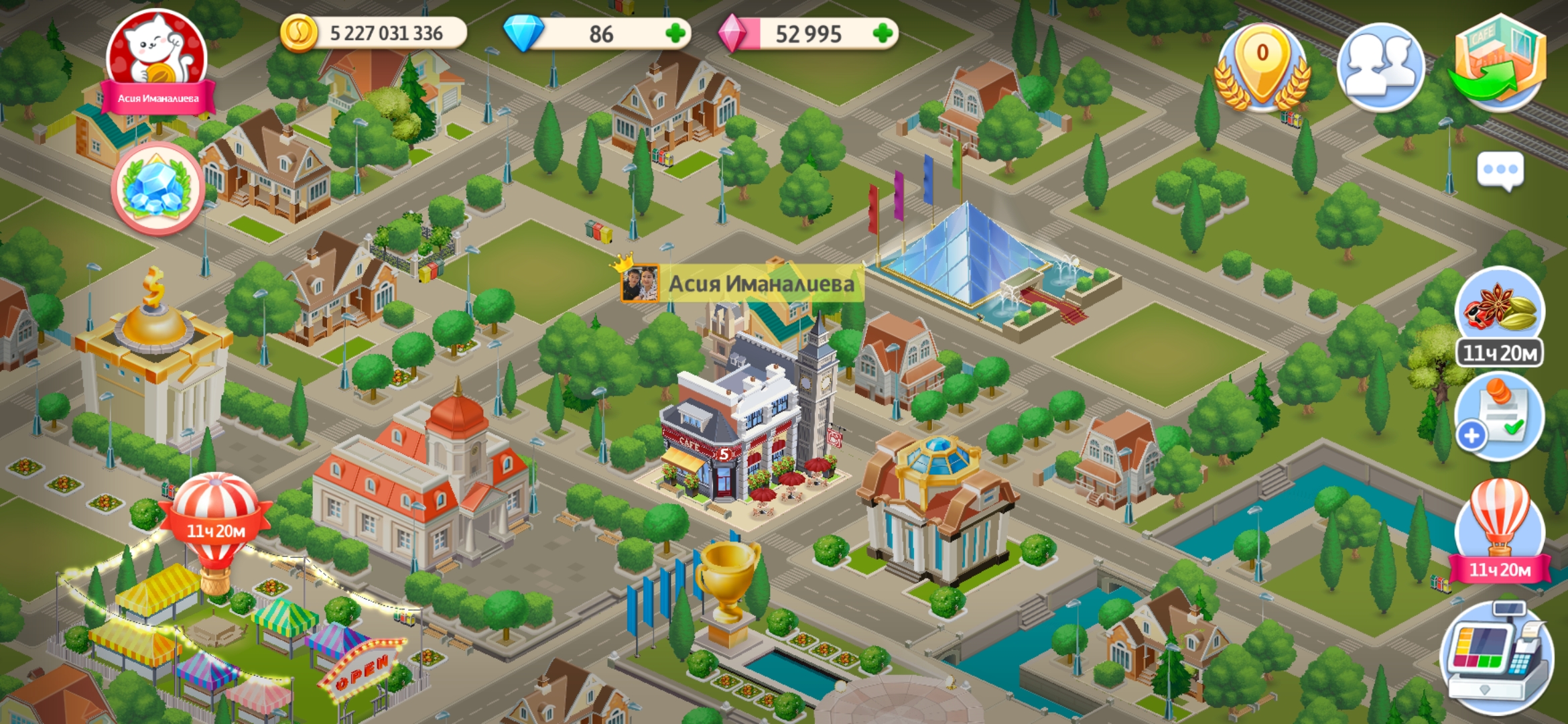Open the task clipboard with checkmark
Viewport: 1568px width, 724px height.
(1500, 417)
